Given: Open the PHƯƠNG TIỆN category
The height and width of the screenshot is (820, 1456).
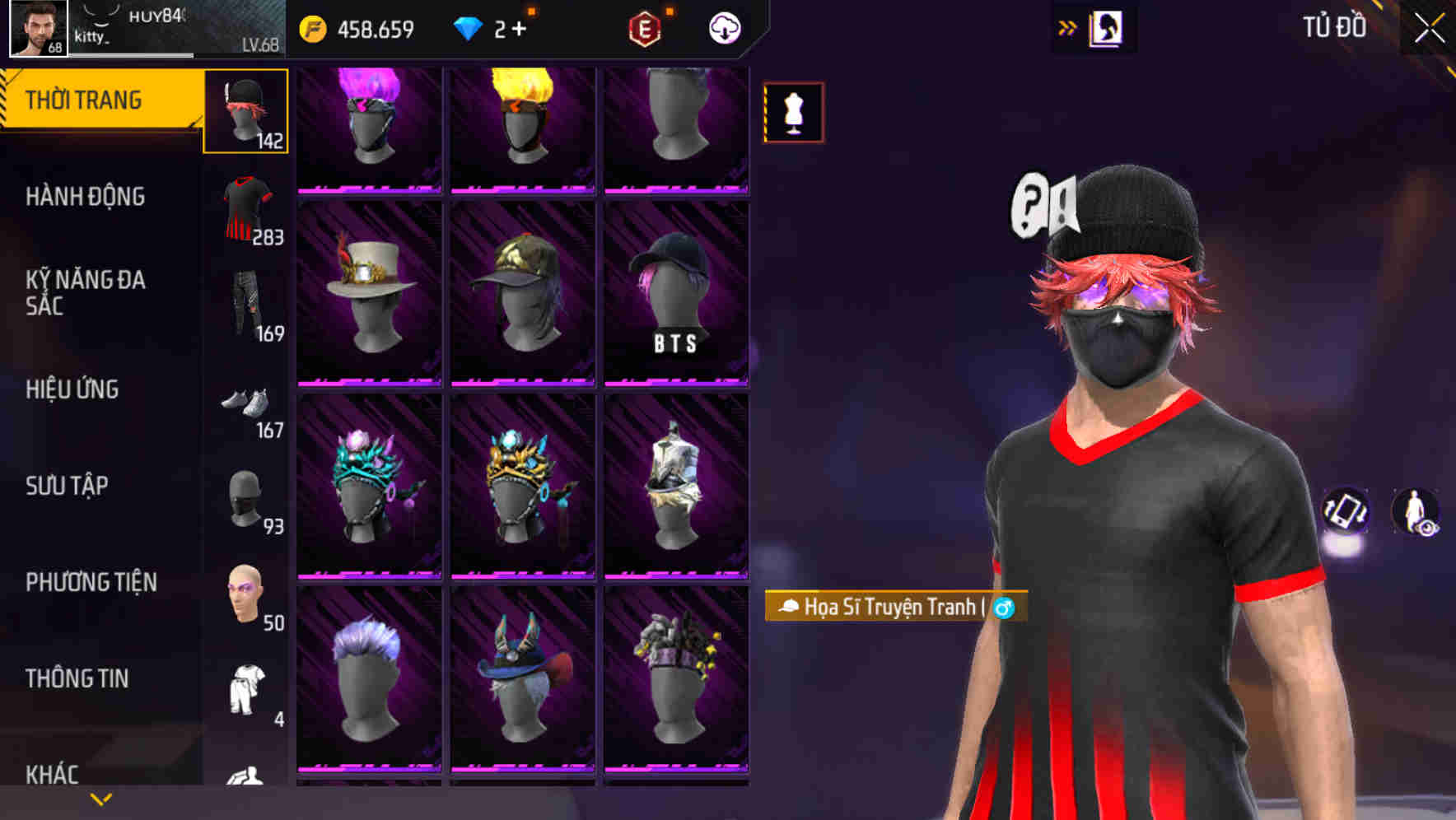Looking at the screenshot, I should pyautogui.click(x=91, y=581).
